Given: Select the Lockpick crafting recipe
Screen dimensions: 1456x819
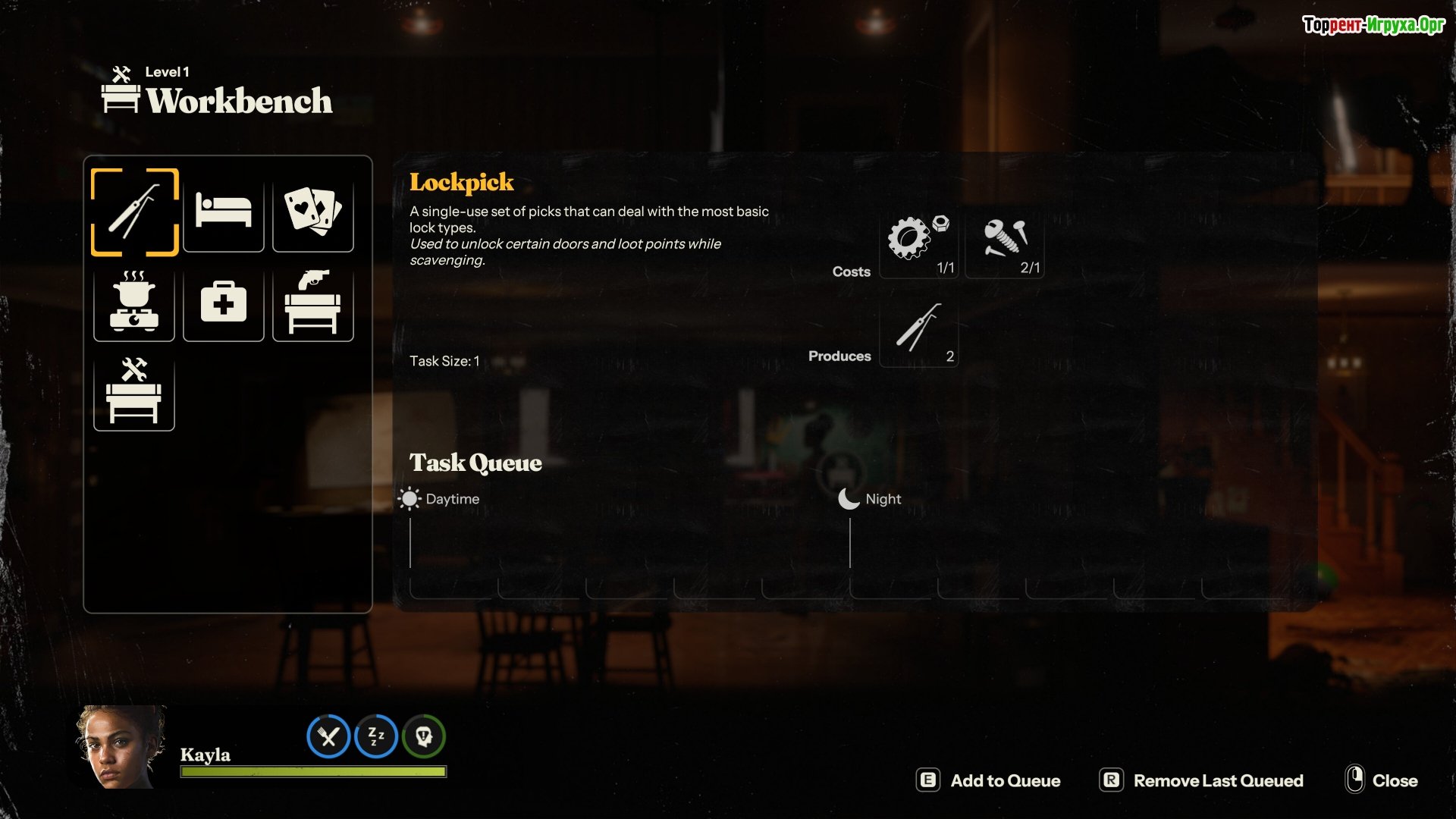Looking at the screenshot, I should coord(134,212).
